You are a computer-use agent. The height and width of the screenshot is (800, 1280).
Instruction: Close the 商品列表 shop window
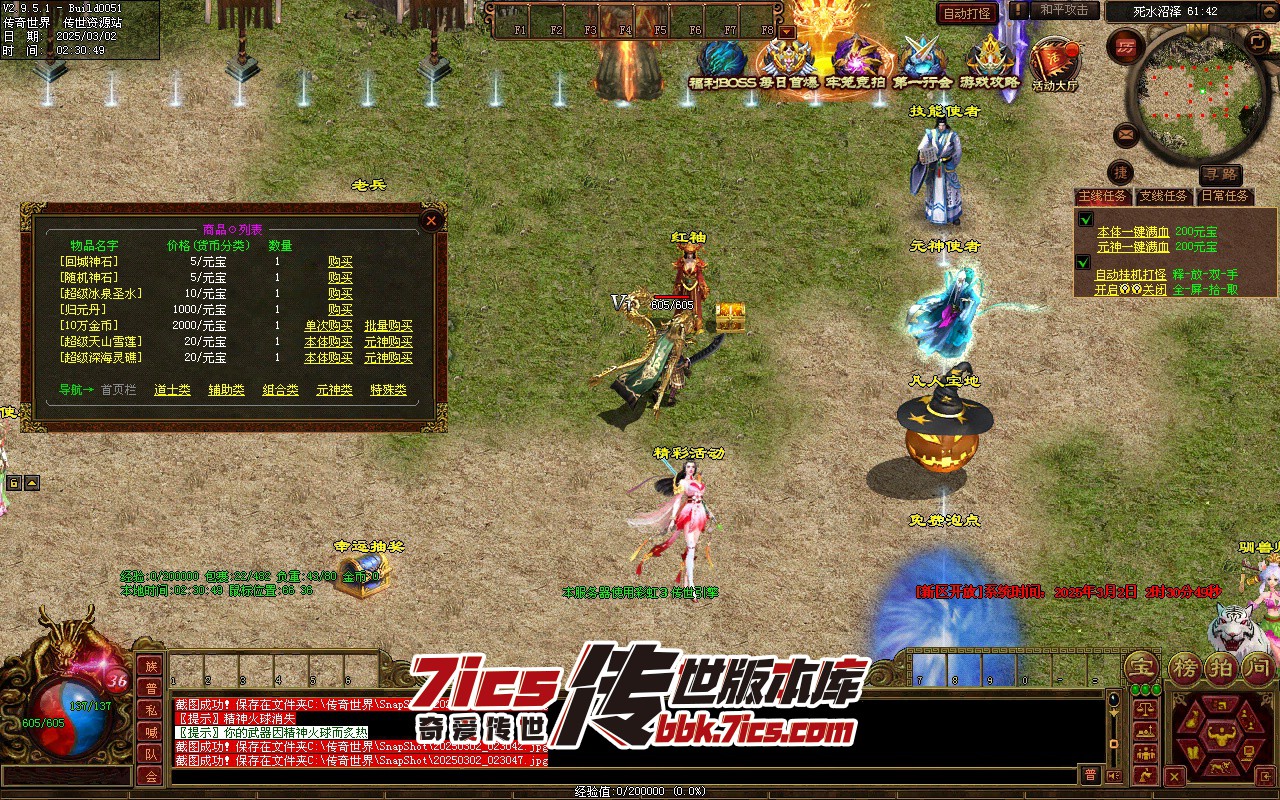431,220
